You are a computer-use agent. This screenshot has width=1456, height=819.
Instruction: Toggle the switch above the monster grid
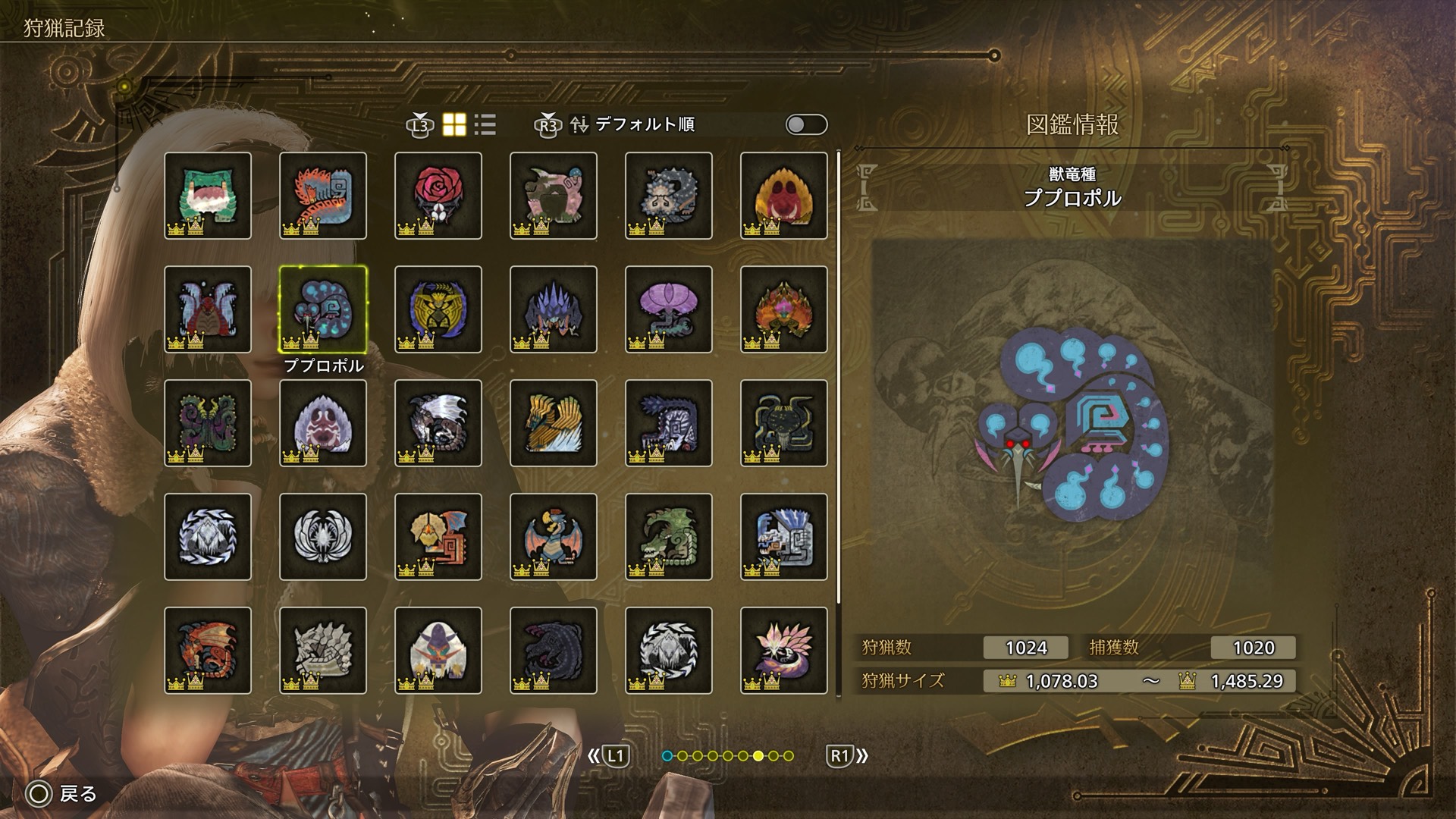806,124
